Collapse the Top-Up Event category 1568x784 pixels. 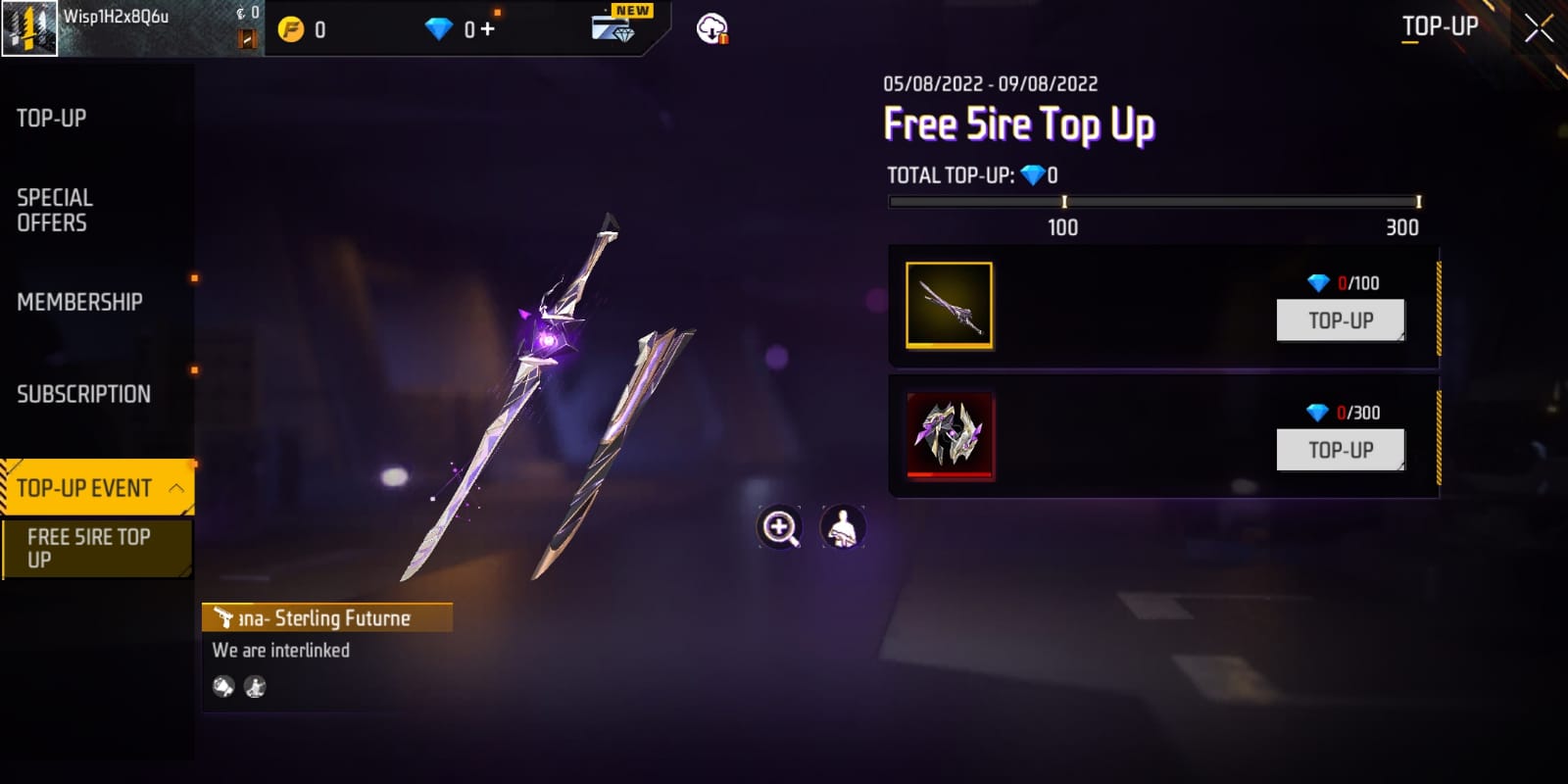(176, 487)
